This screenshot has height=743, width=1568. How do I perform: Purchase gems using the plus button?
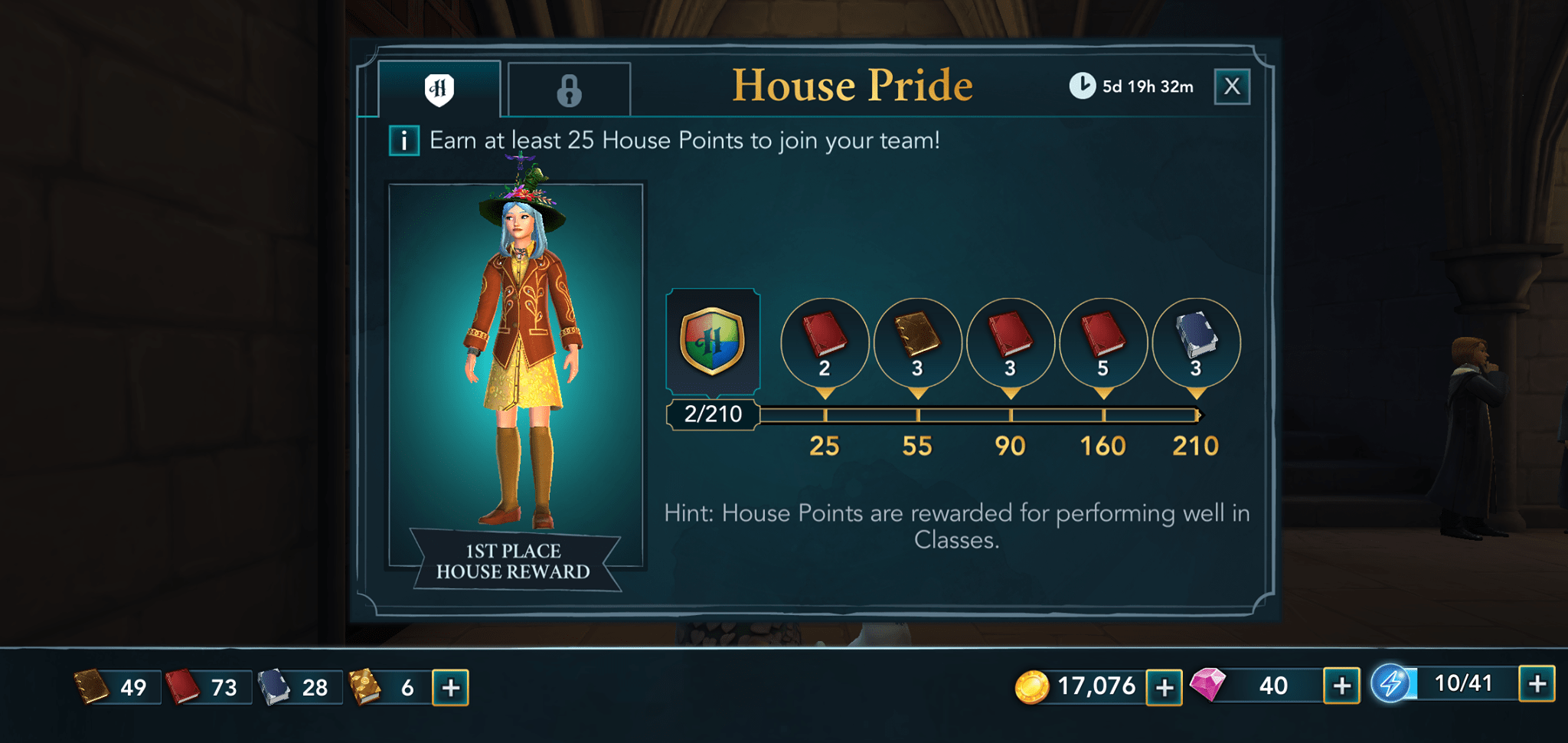click(x=1341, y=686)
